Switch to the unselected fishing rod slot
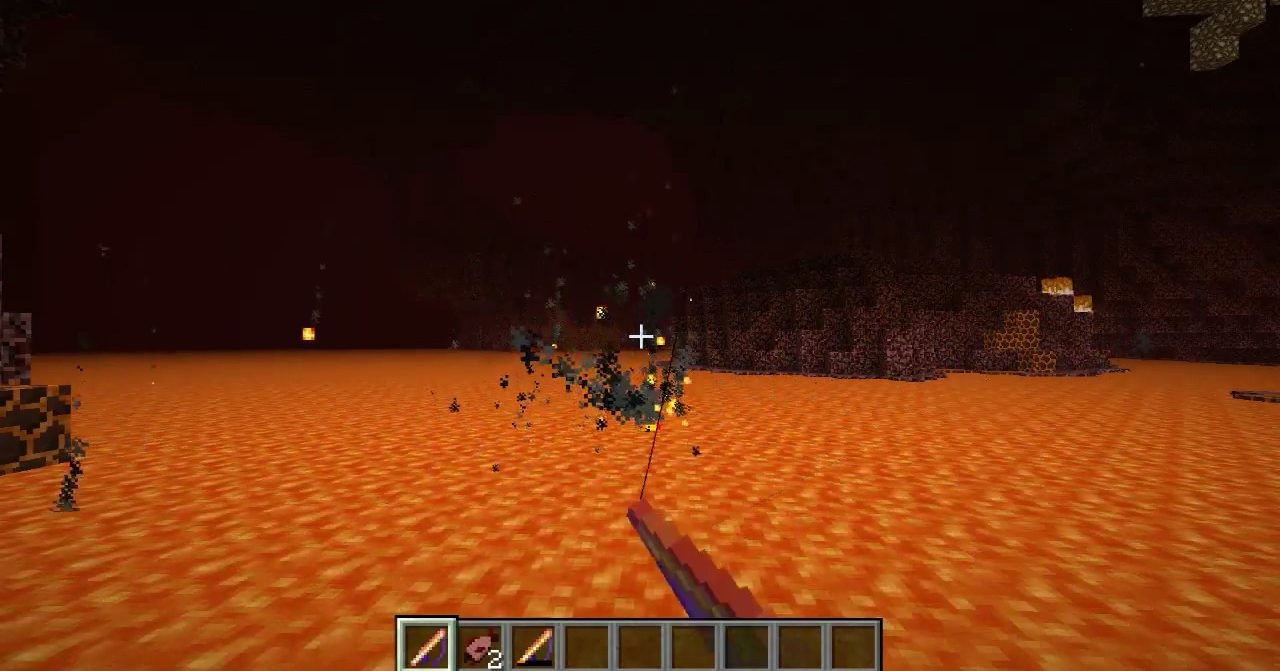The image size is (1280, 671). pos(534,646)
